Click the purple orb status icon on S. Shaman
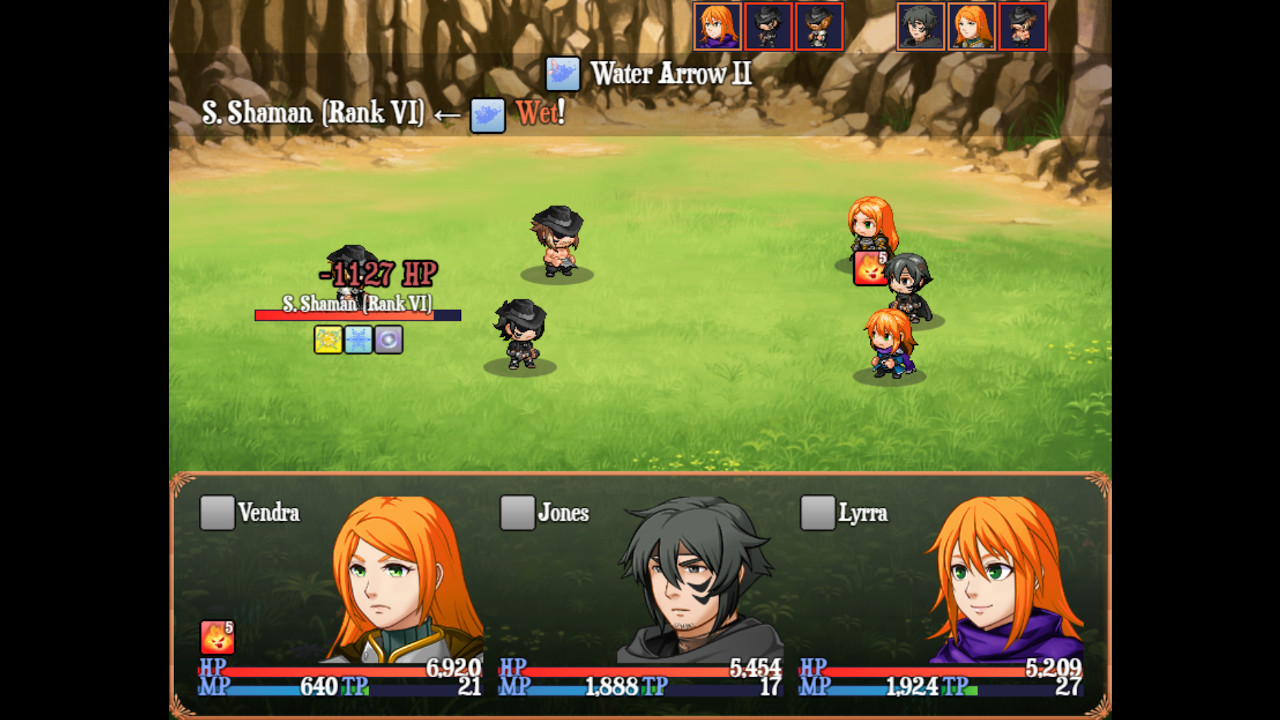This screenshot has width=1280, height=720. [387, 340]
